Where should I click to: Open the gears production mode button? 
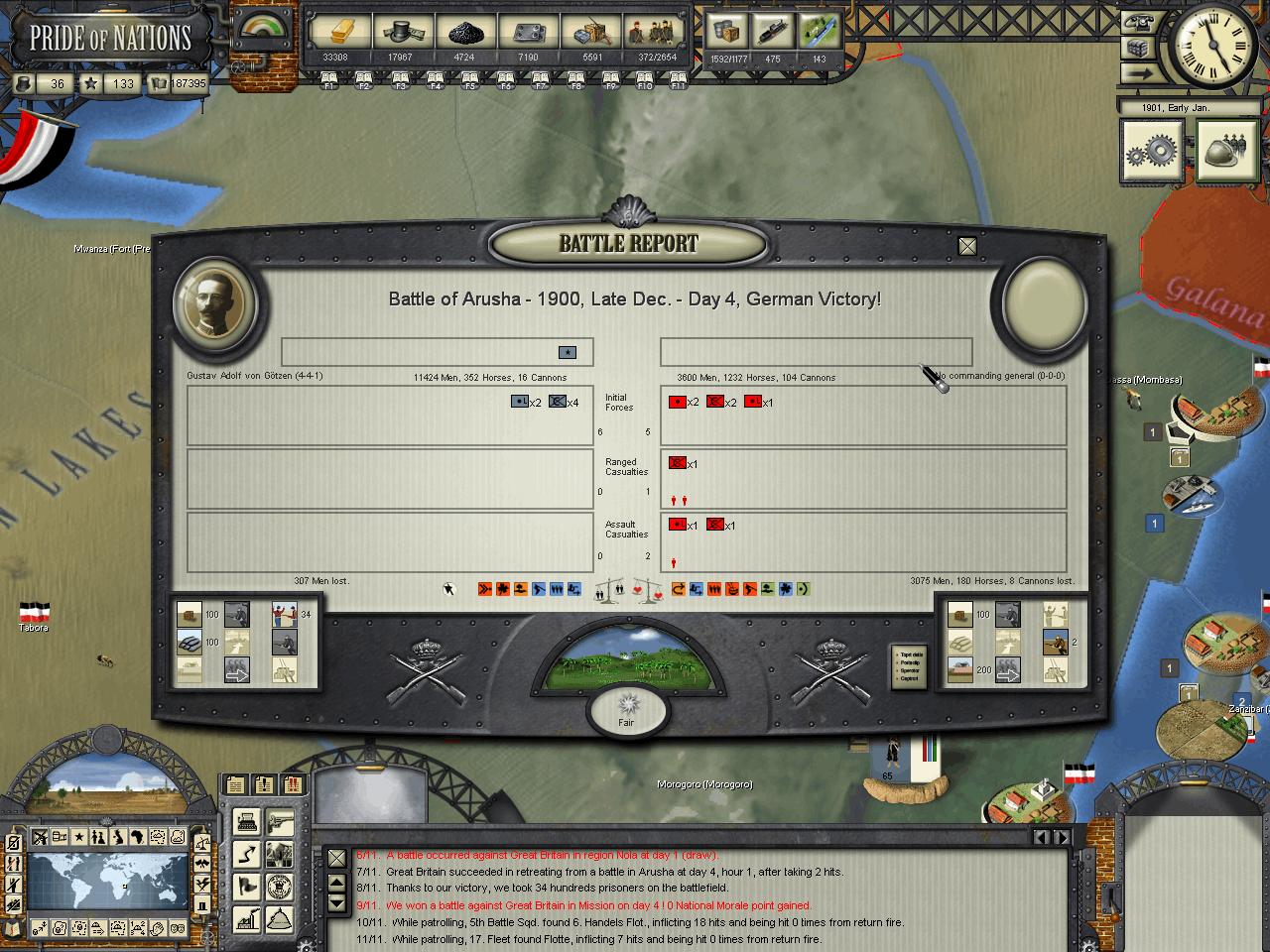pyautogui.click(x=1152, y=152)
